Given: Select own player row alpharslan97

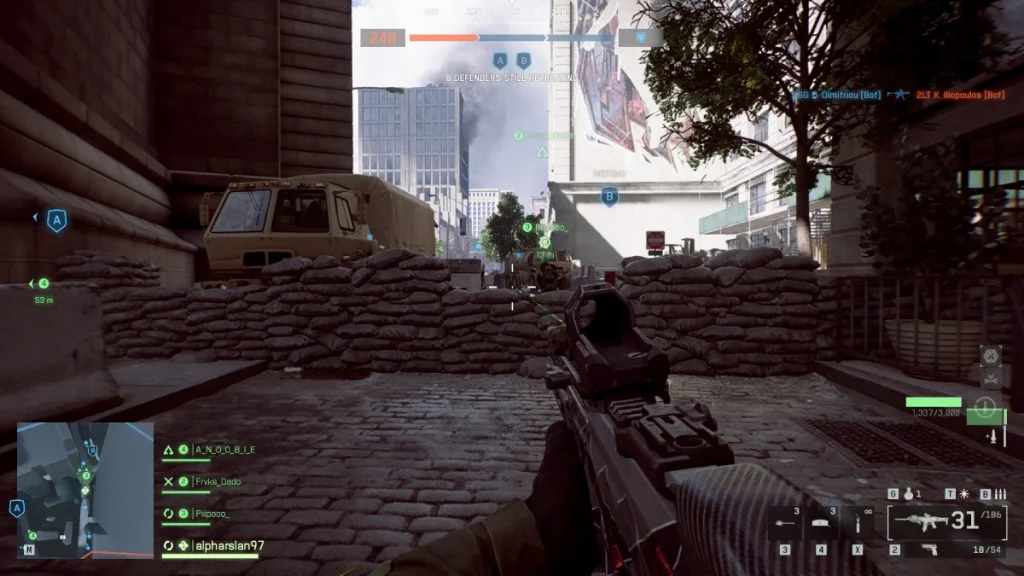Looking at the screenshot, I should coord(229,545).
